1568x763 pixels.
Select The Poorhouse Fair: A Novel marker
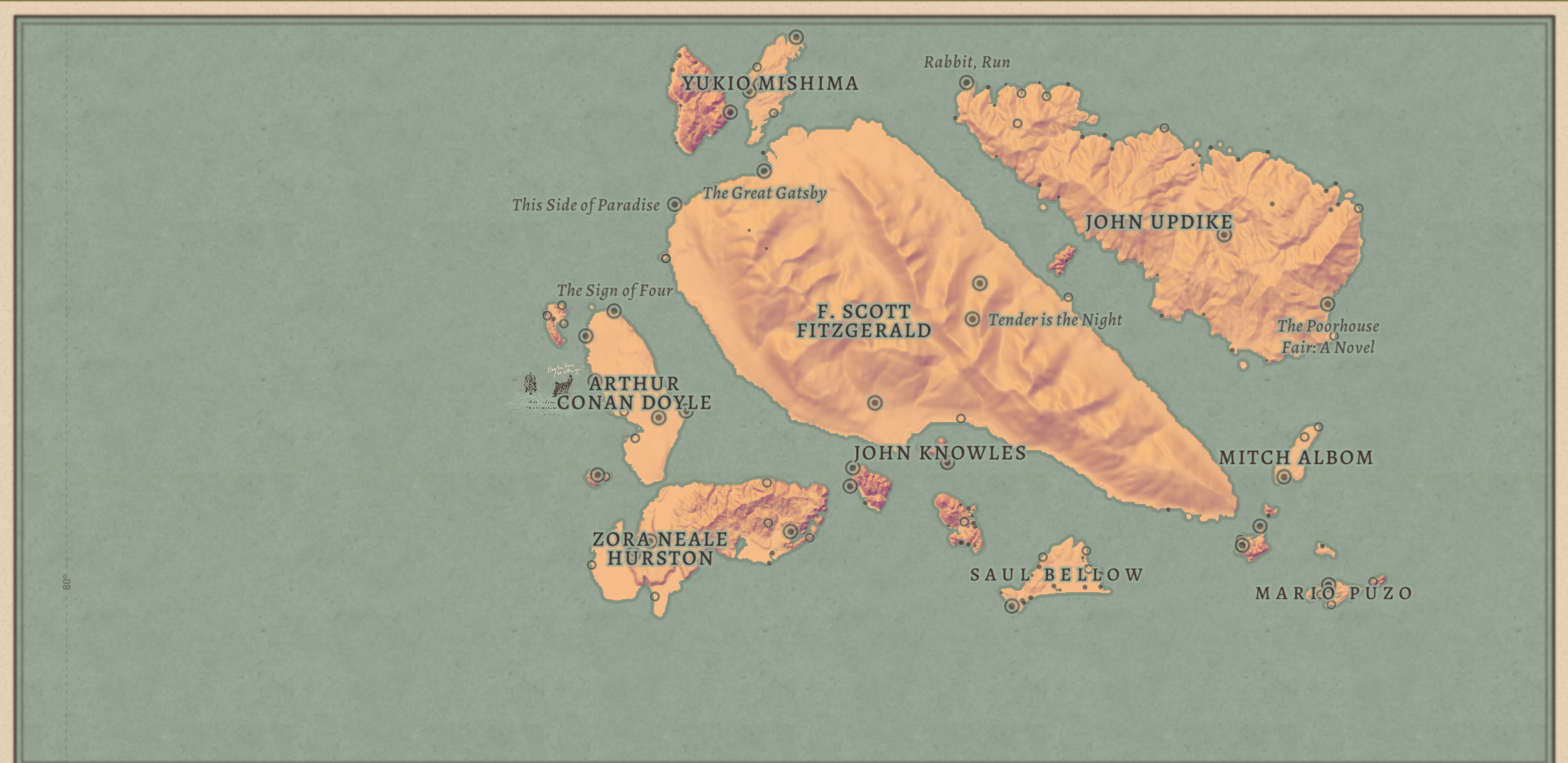tap(1327, 304)
